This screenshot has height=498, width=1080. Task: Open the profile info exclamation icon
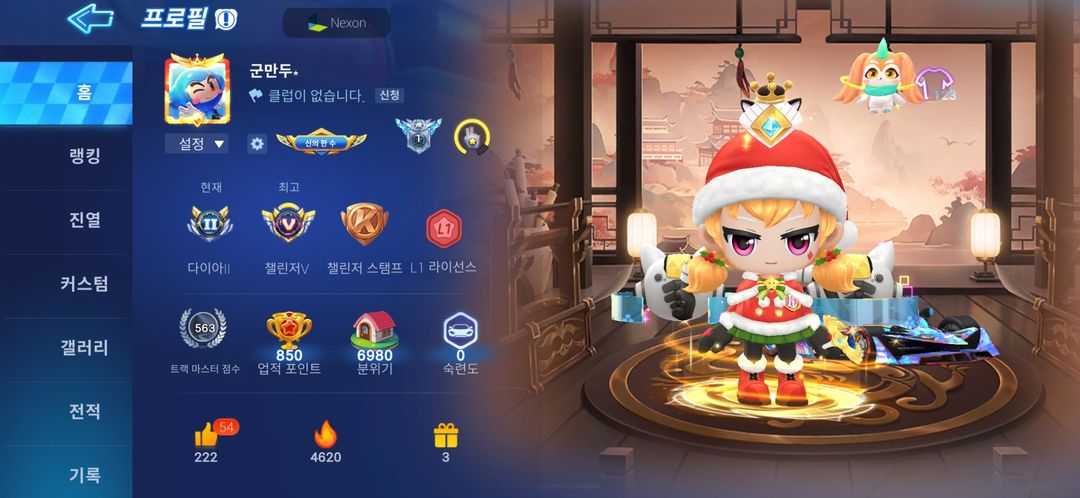[x=226, y=20]
